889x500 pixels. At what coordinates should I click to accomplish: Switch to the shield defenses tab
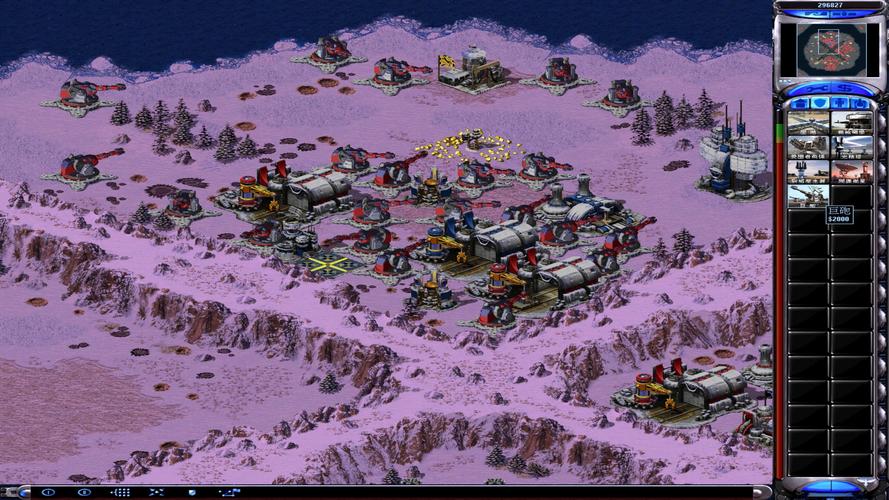point(819,102)
